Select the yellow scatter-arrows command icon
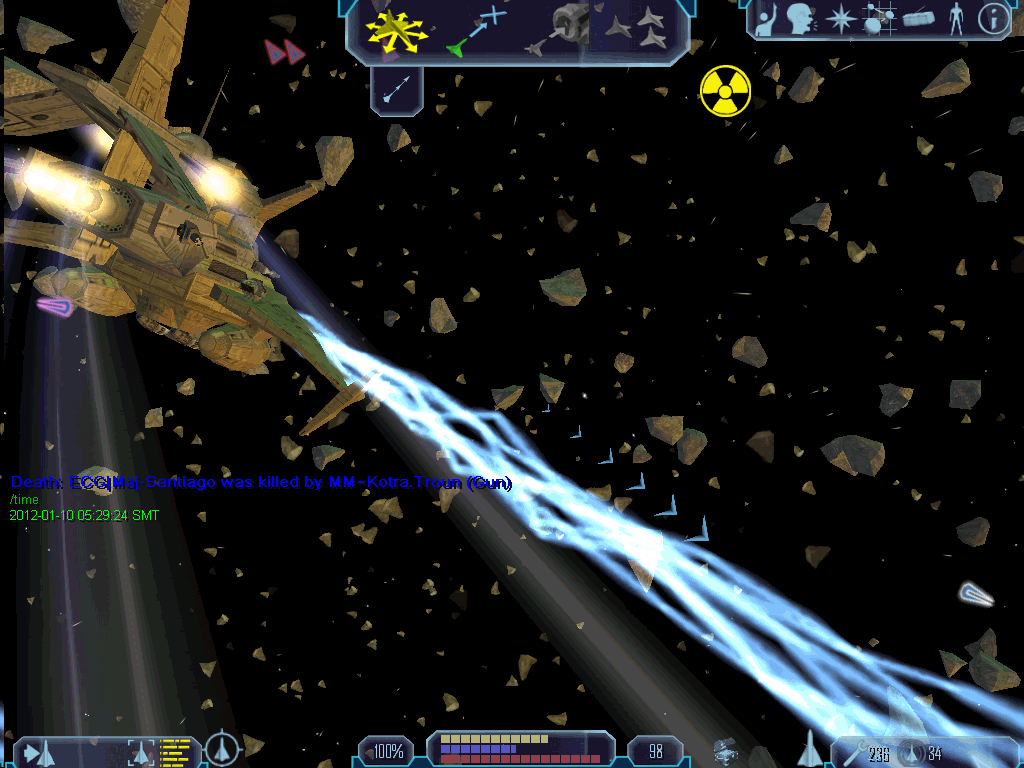This screenshot has width=1024, height=768. tap(397, 30)
